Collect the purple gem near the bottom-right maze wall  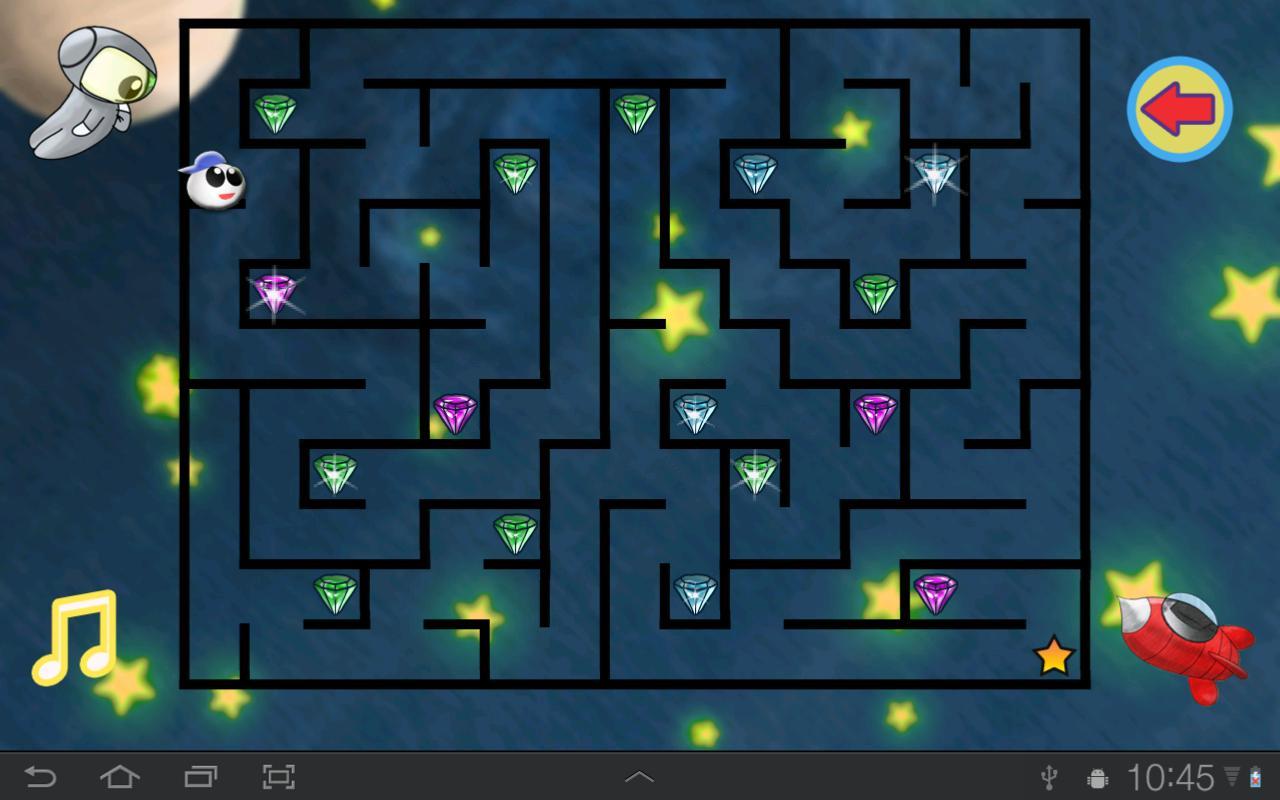pyautogui.click(x=935, y=592)
